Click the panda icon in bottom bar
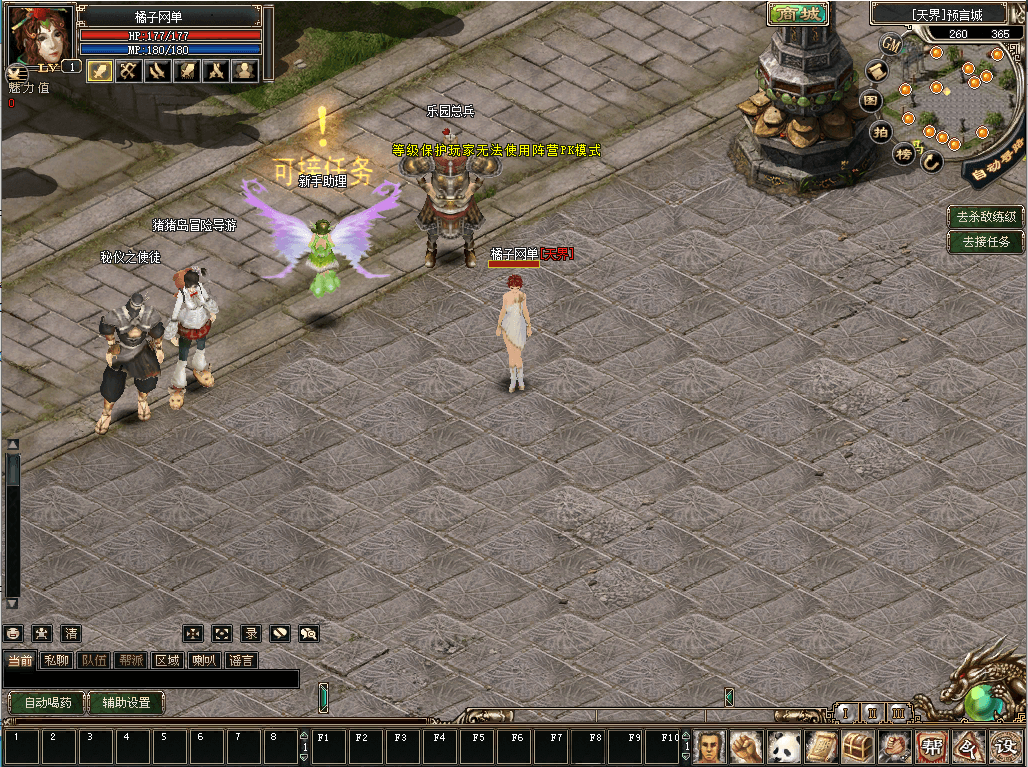Screen dimensions: 1028x767 (783, 746)
